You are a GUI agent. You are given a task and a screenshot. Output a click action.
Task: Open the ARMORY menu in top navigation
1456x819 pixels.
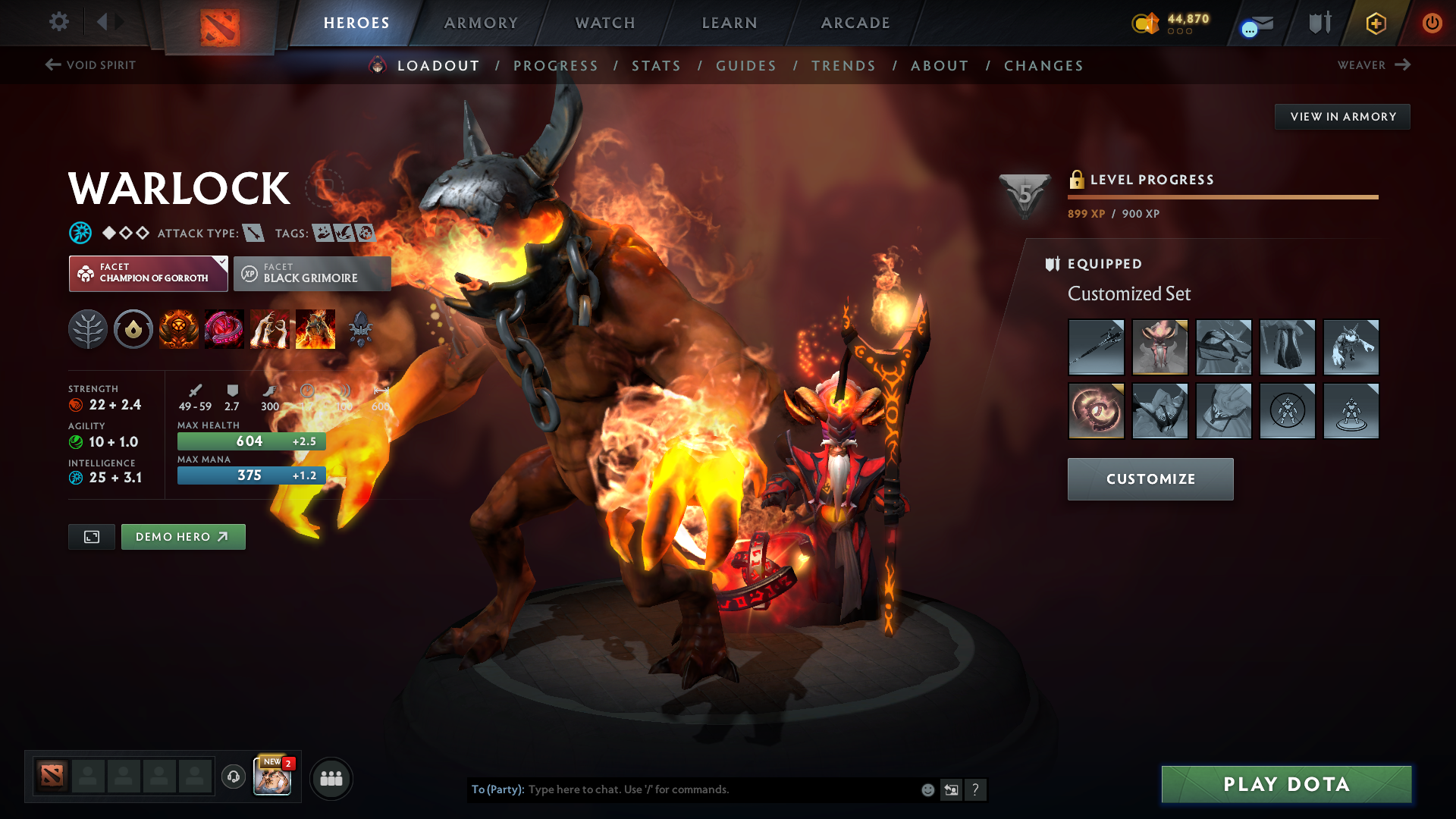481,23
